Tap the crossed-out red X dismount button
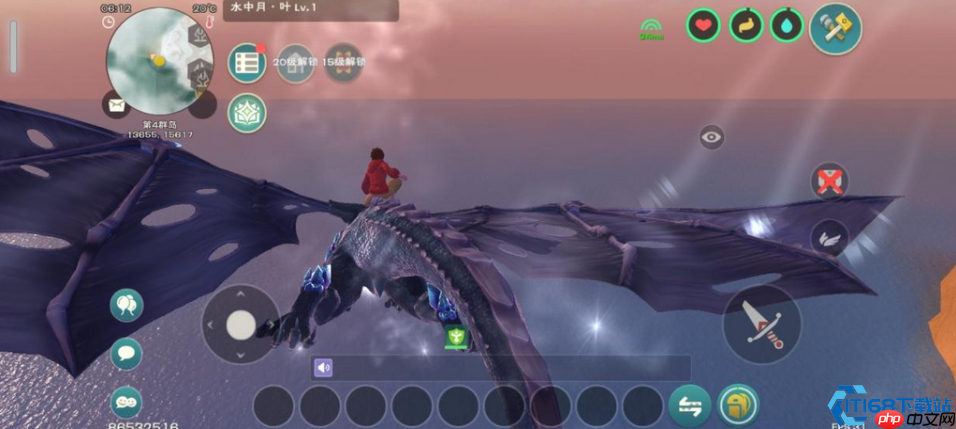Viewport: 956px width, 429px height. [829, 182]
